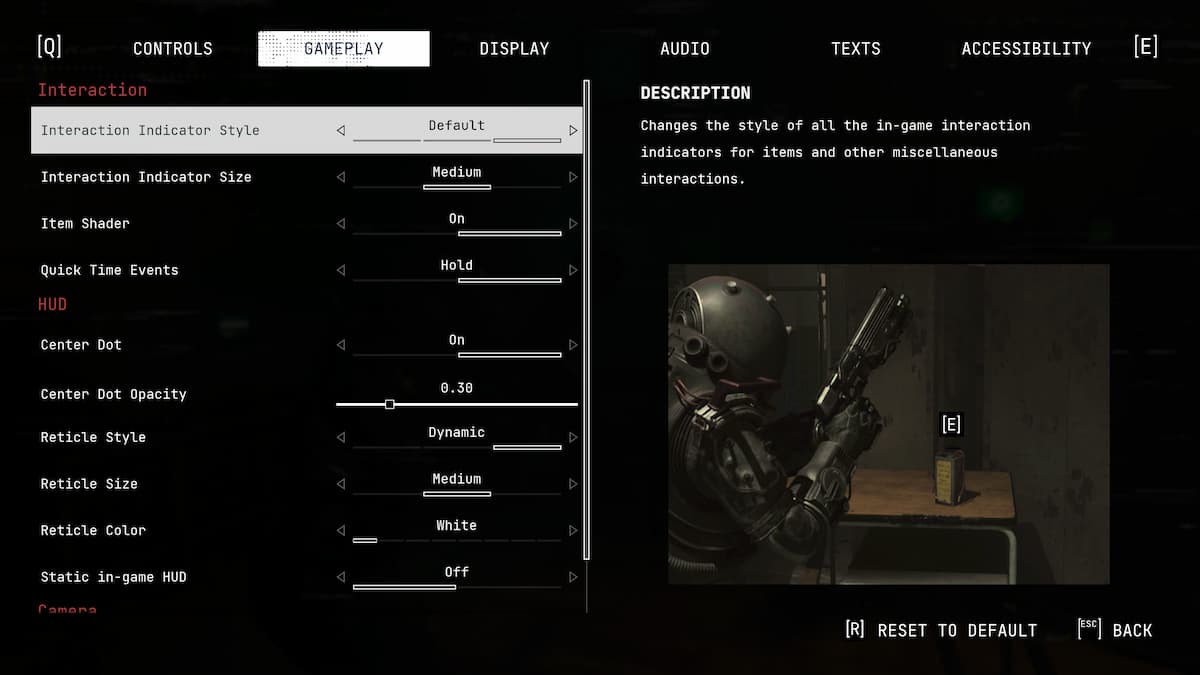
Task: Select the Reticle Color setting row
Action: coord(93,530)
